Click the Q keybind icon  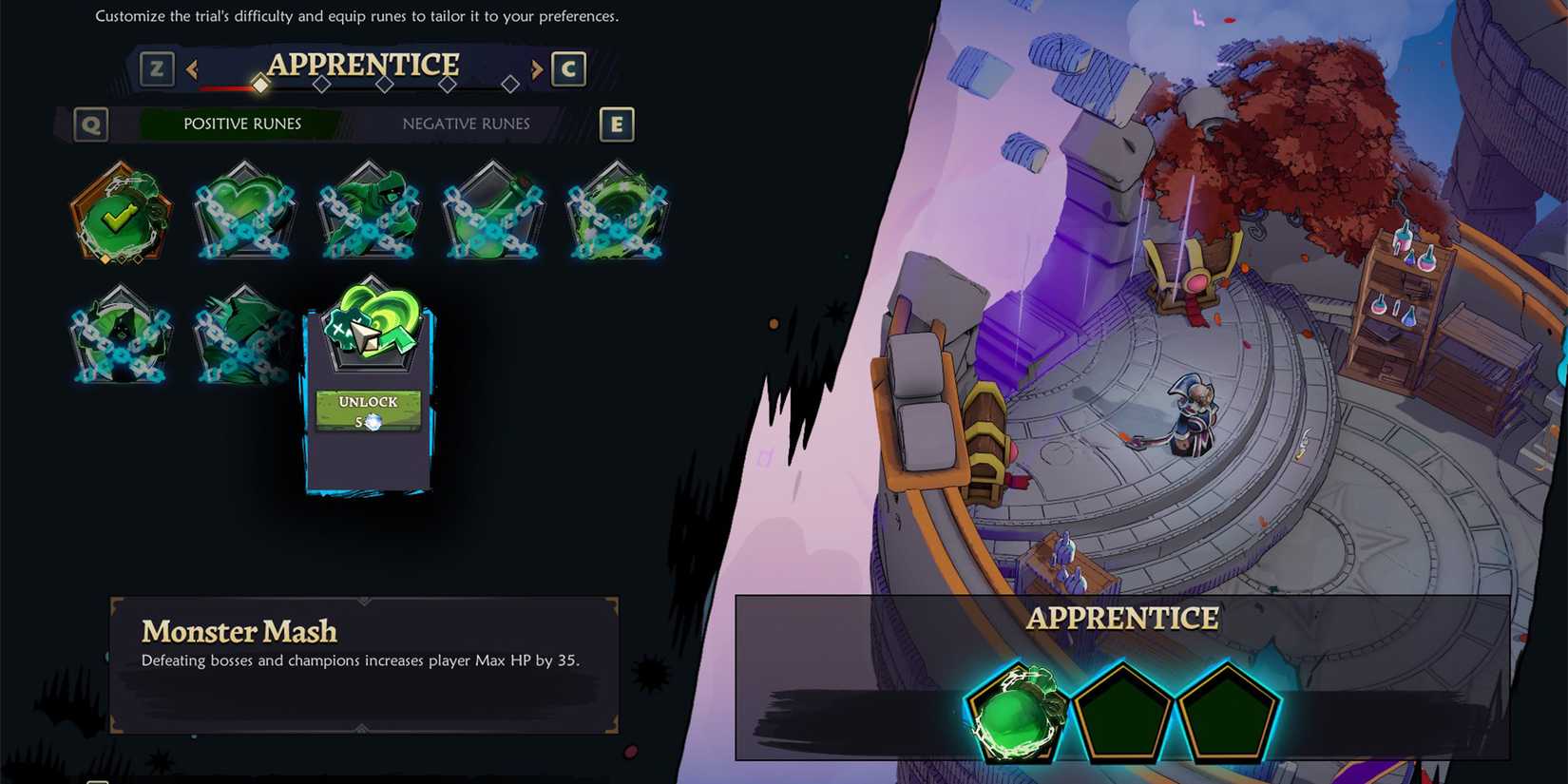tap(90, 124)
